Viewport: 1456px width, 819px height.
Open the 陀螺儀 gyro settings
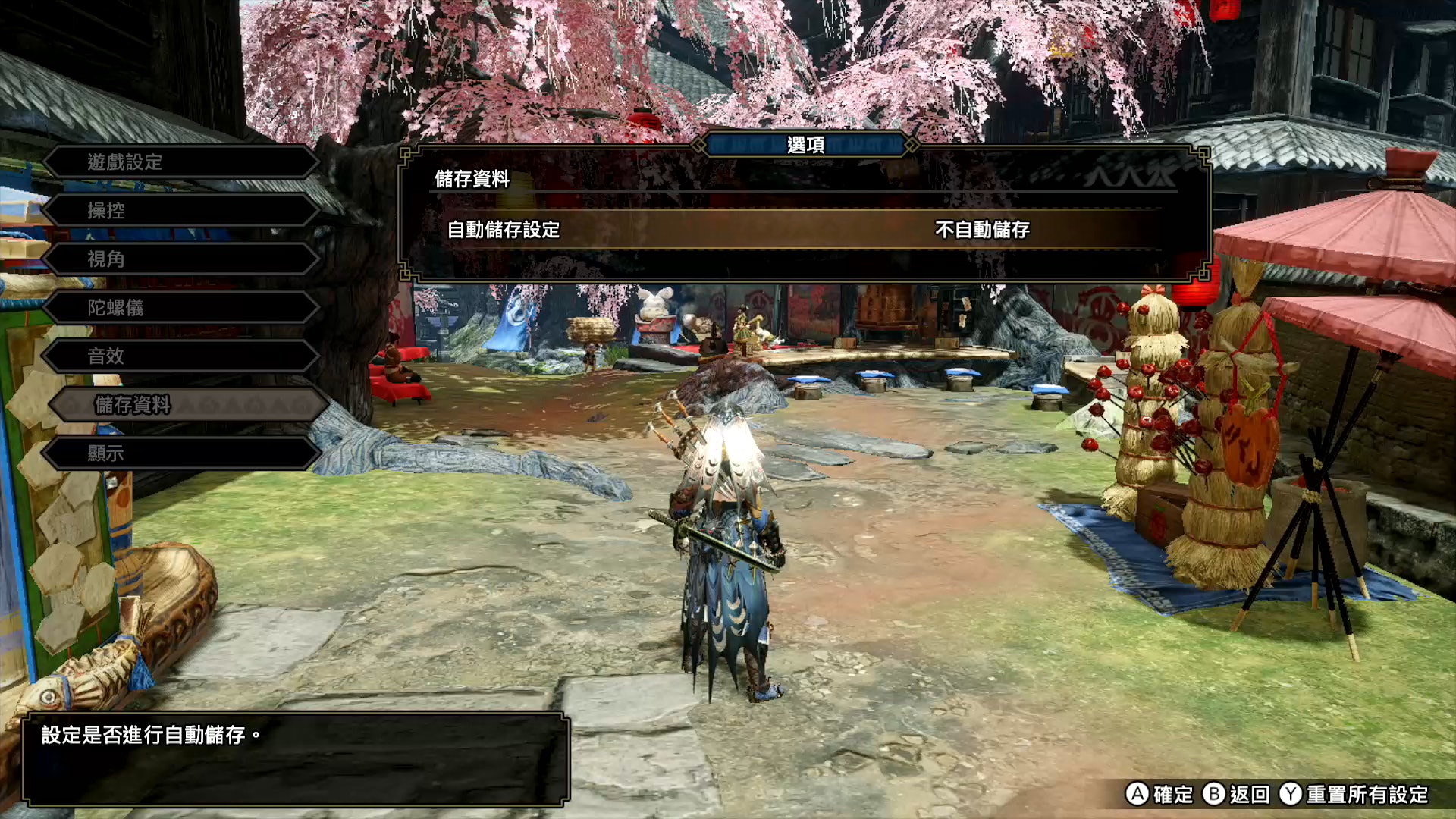pos(180,308)
